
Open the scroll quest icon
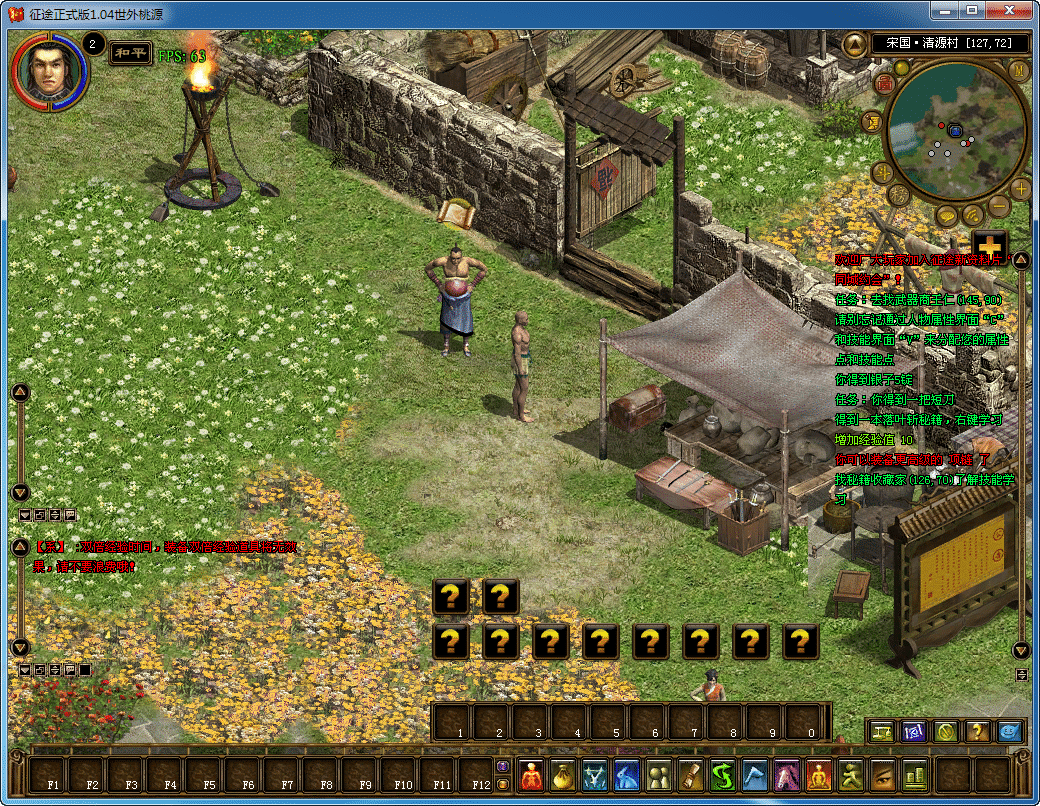coord(692,774)
